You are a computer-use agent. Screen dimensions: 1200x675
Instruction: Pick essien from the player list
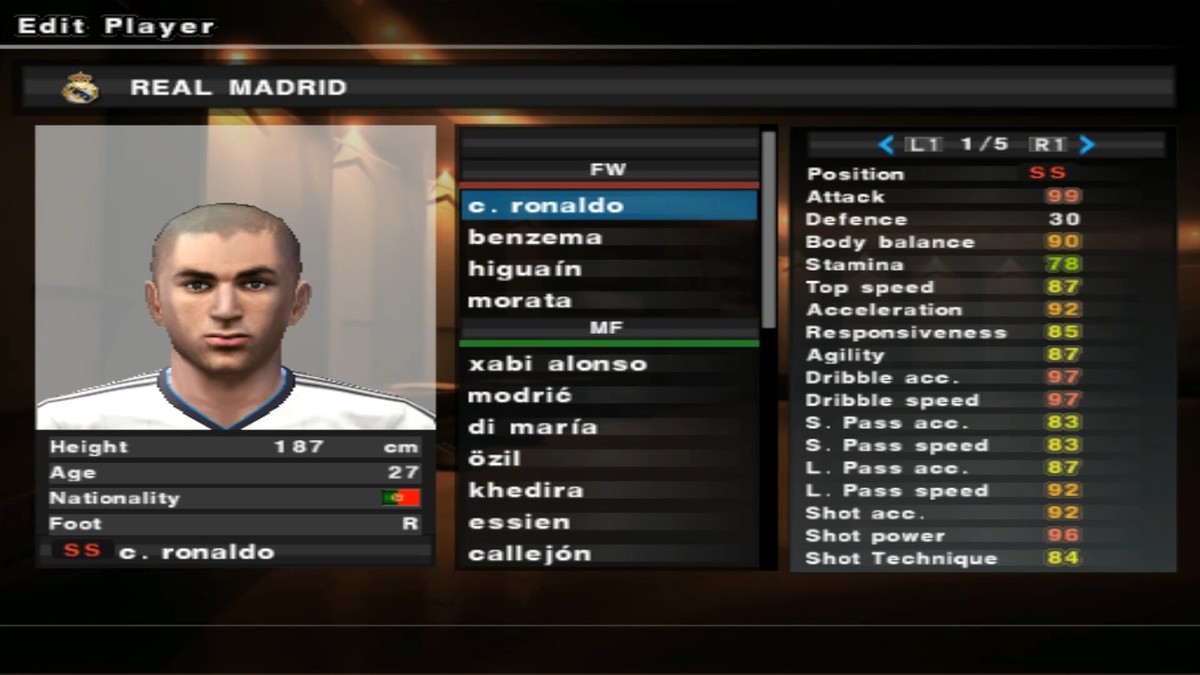tap(608, 522)
